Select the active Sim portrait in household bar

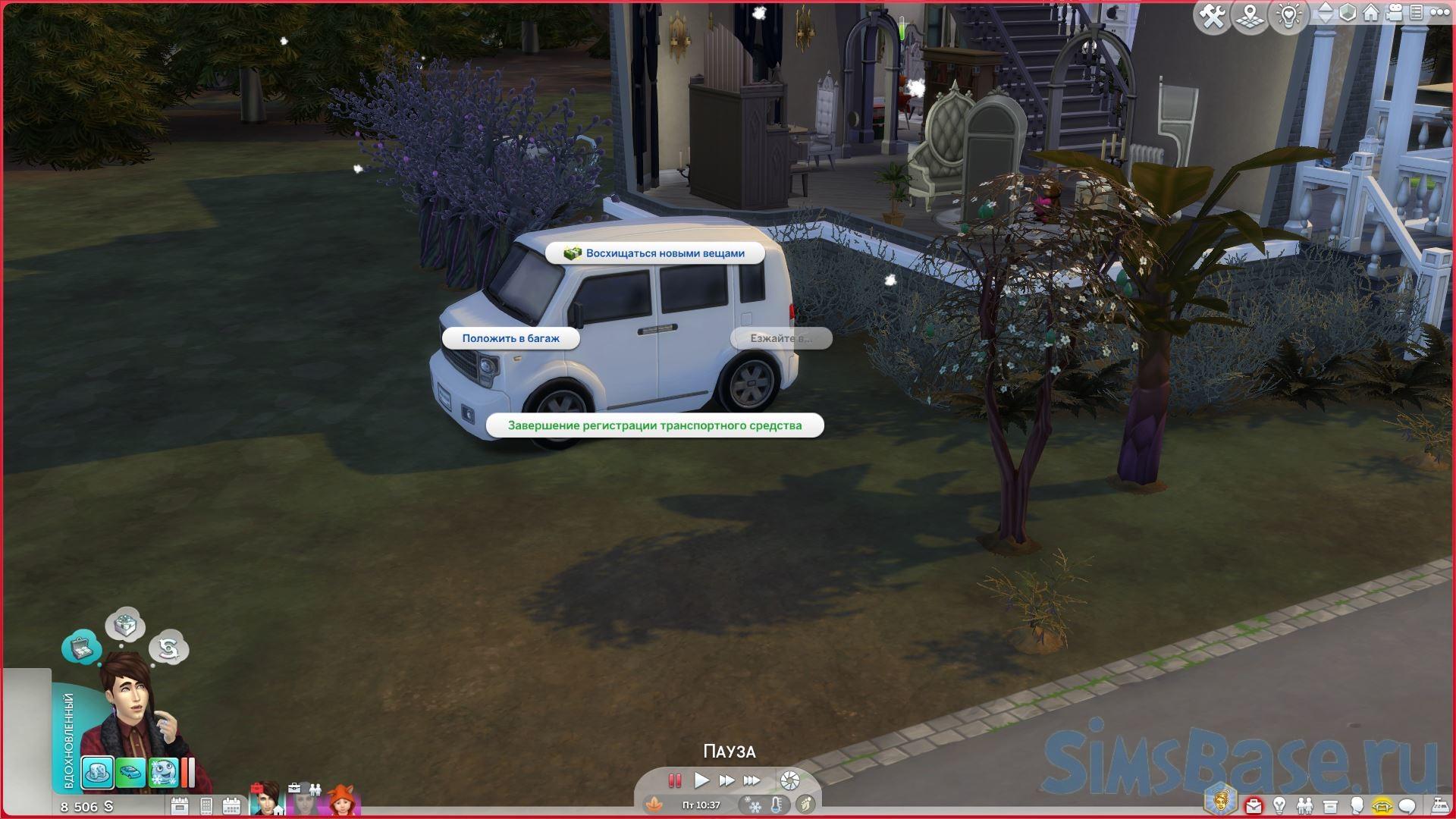click(x=267, y=799)
